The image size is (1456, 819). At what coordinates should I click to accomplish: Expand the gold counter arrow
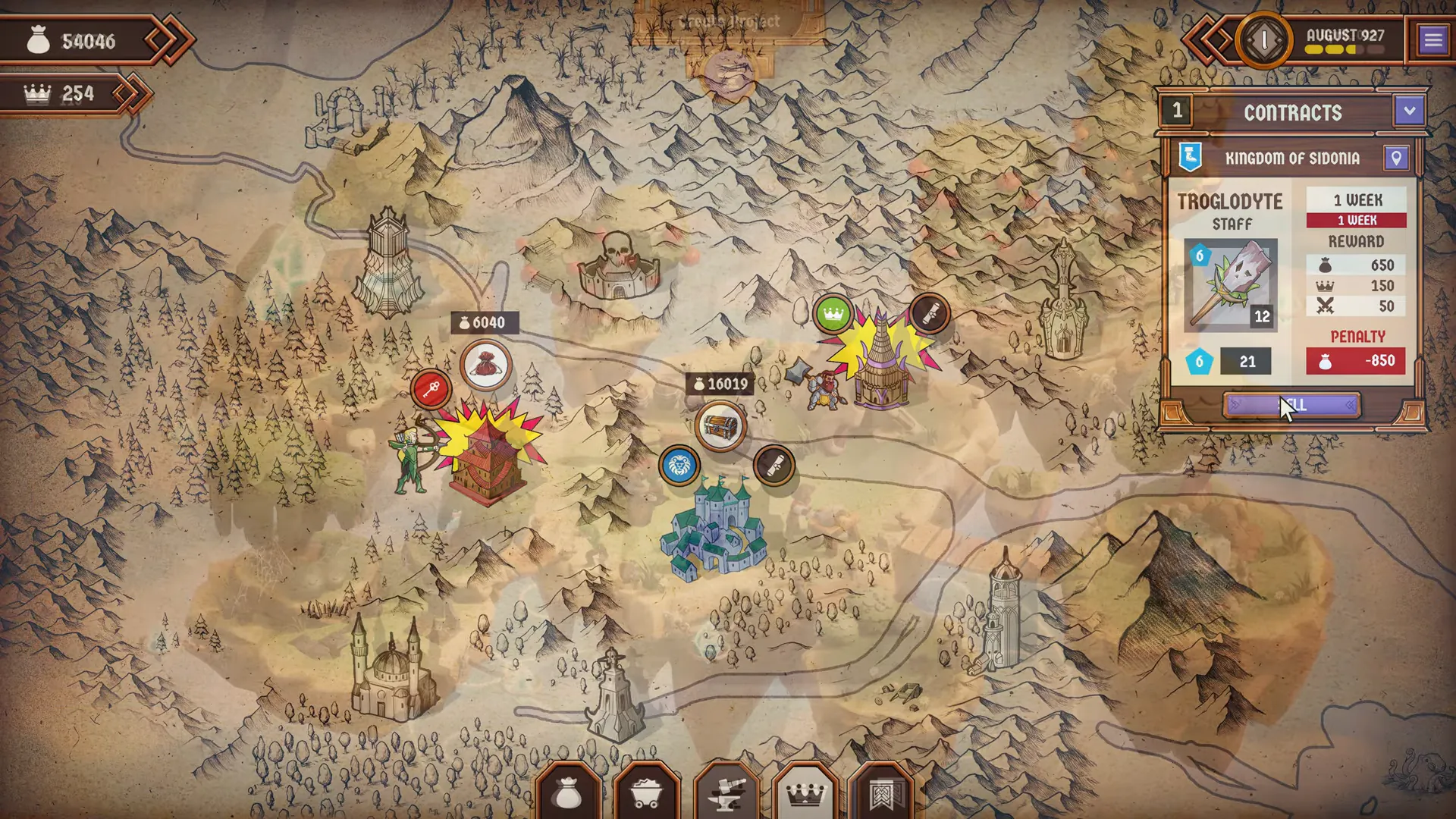[170, 39]
